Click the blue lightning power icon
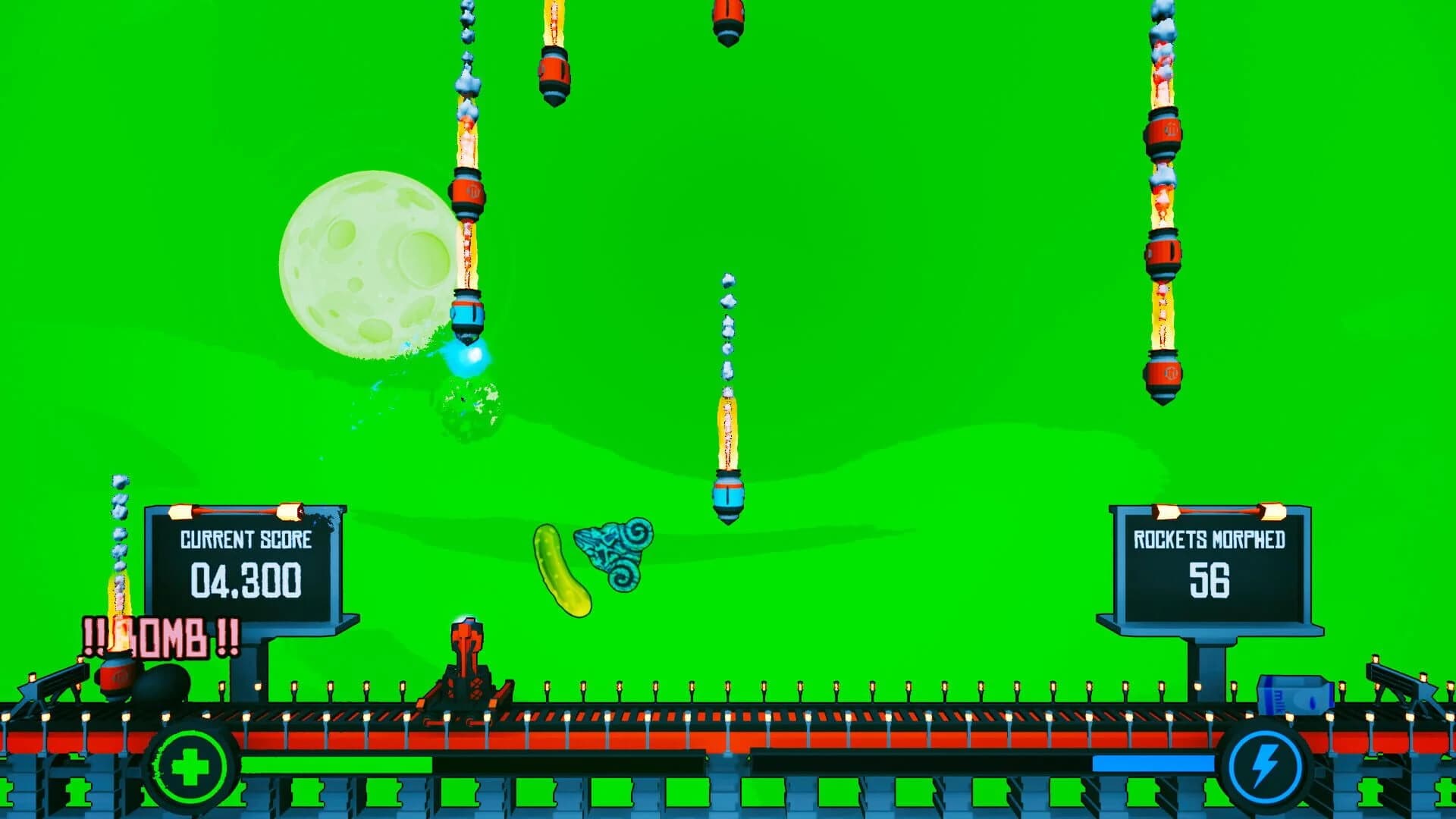This screenshot has width=1456, height=819. pos(1265,767)
